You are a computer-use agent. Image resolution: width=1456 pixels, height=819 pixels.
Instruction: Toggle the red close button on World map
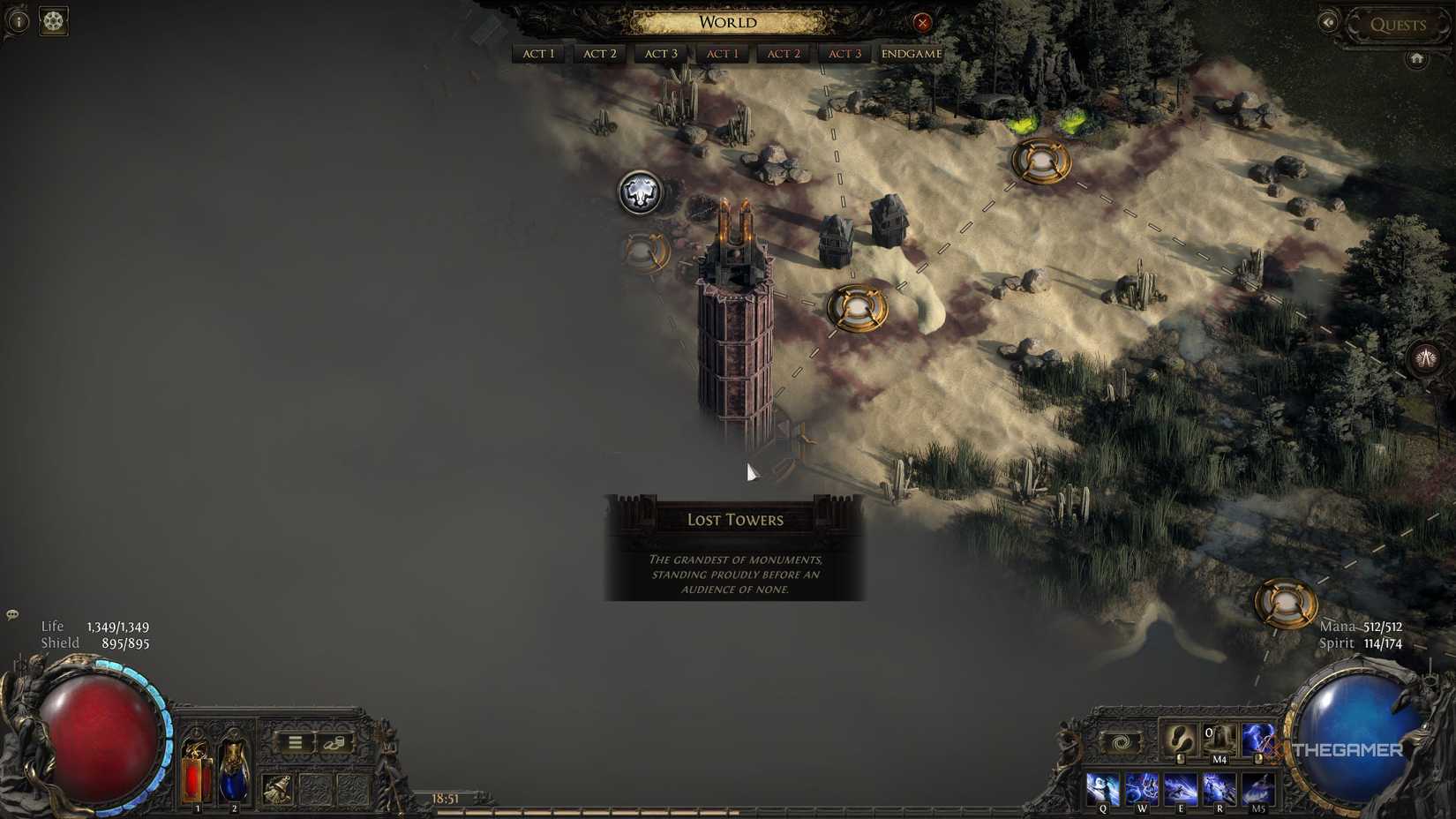tap(923, 22)
